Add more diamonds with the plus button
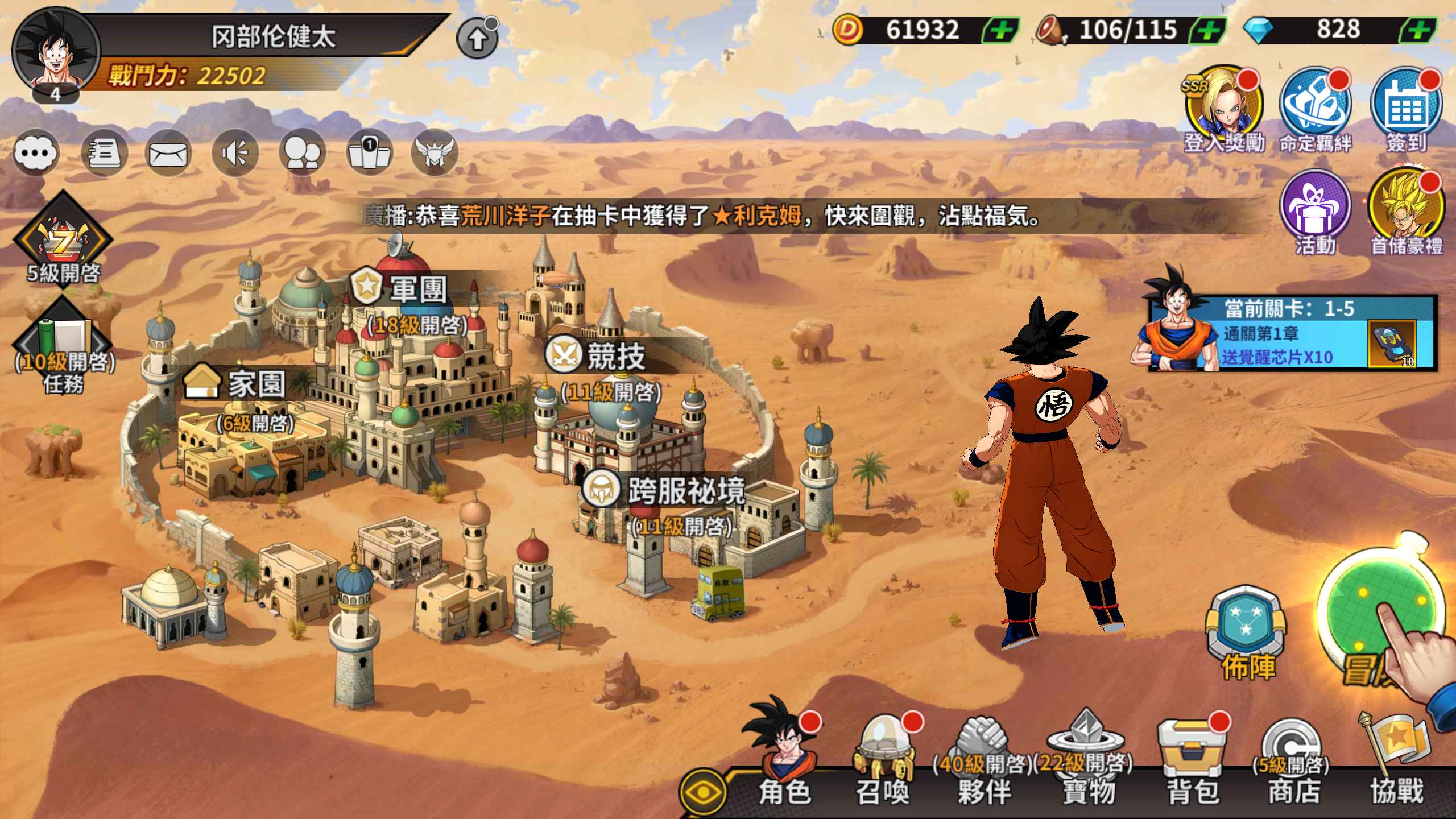This screenshot has height=819, width=1456. click(x=1418, y=30)
